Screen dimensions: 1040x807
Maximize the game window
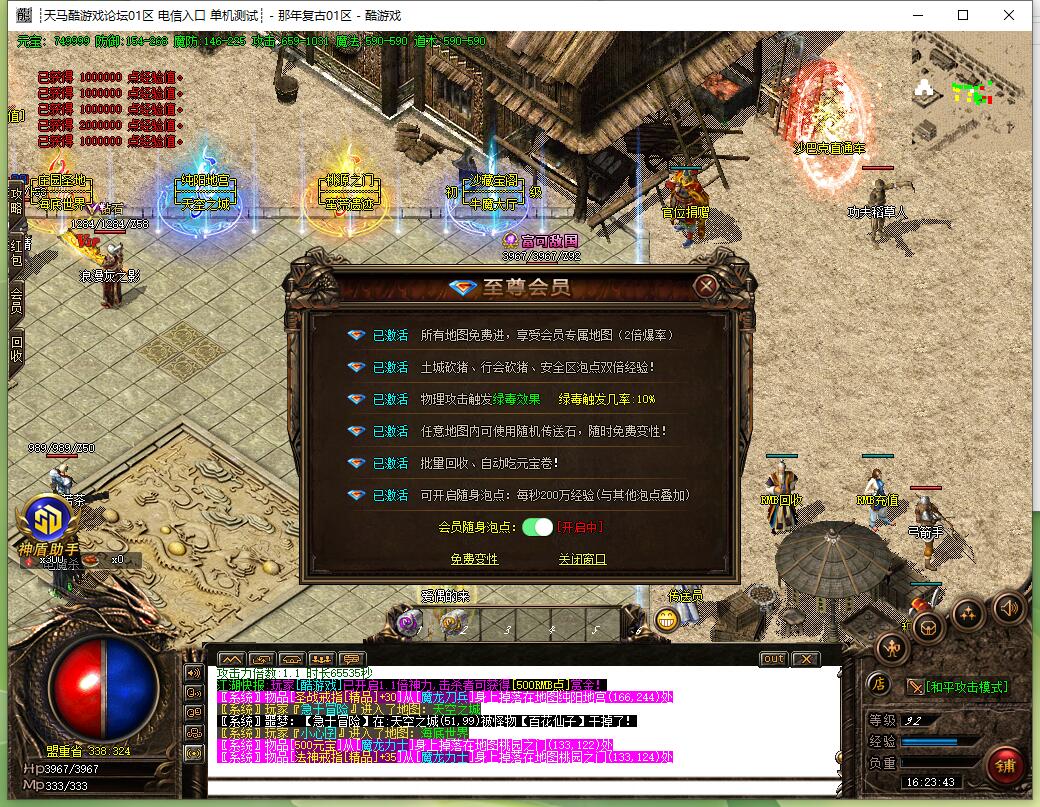[963, 15]
